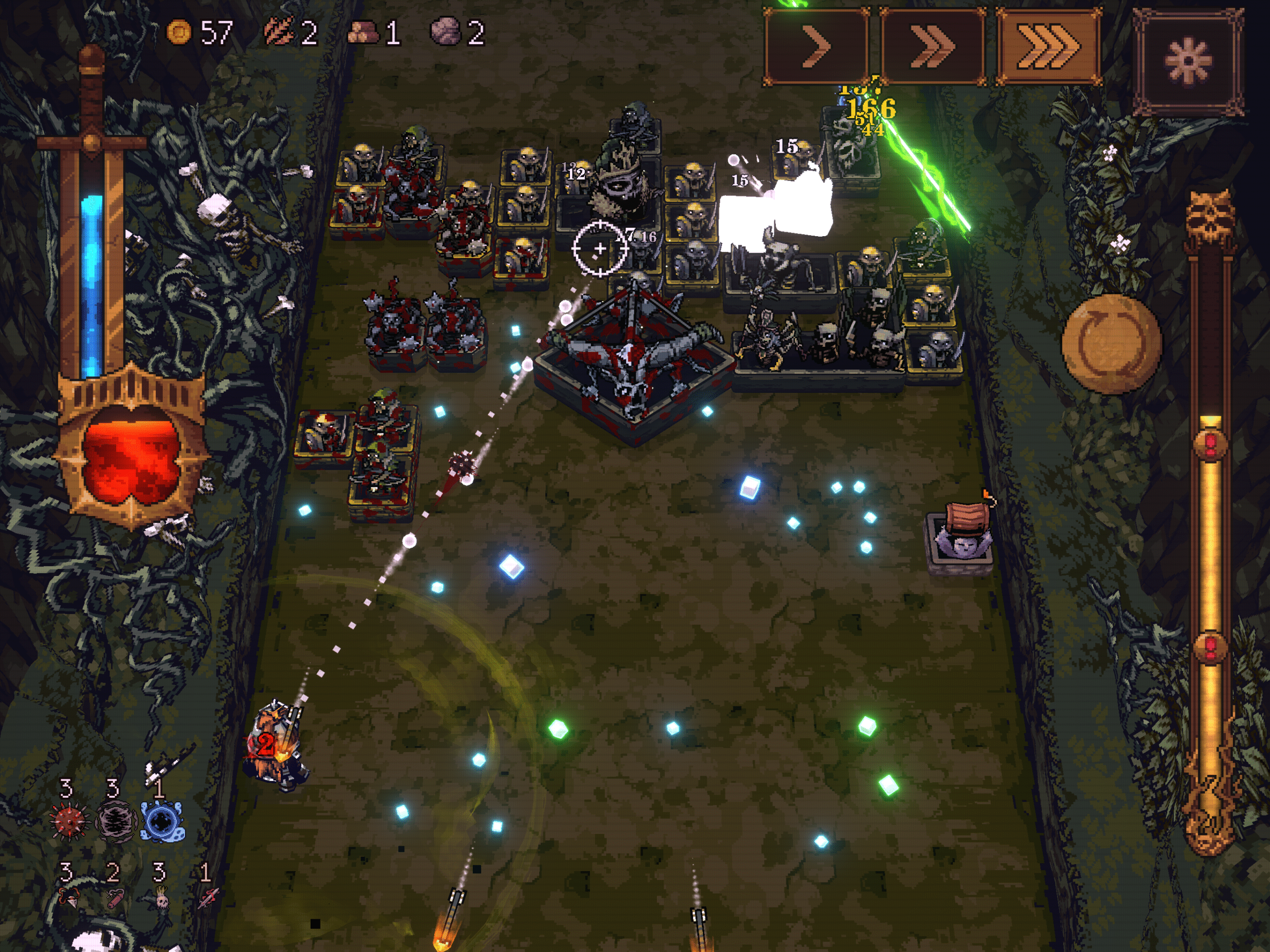Open settings with the gear button
The height and width of the screenshot is (952, 1270).
click(1187, 61)
